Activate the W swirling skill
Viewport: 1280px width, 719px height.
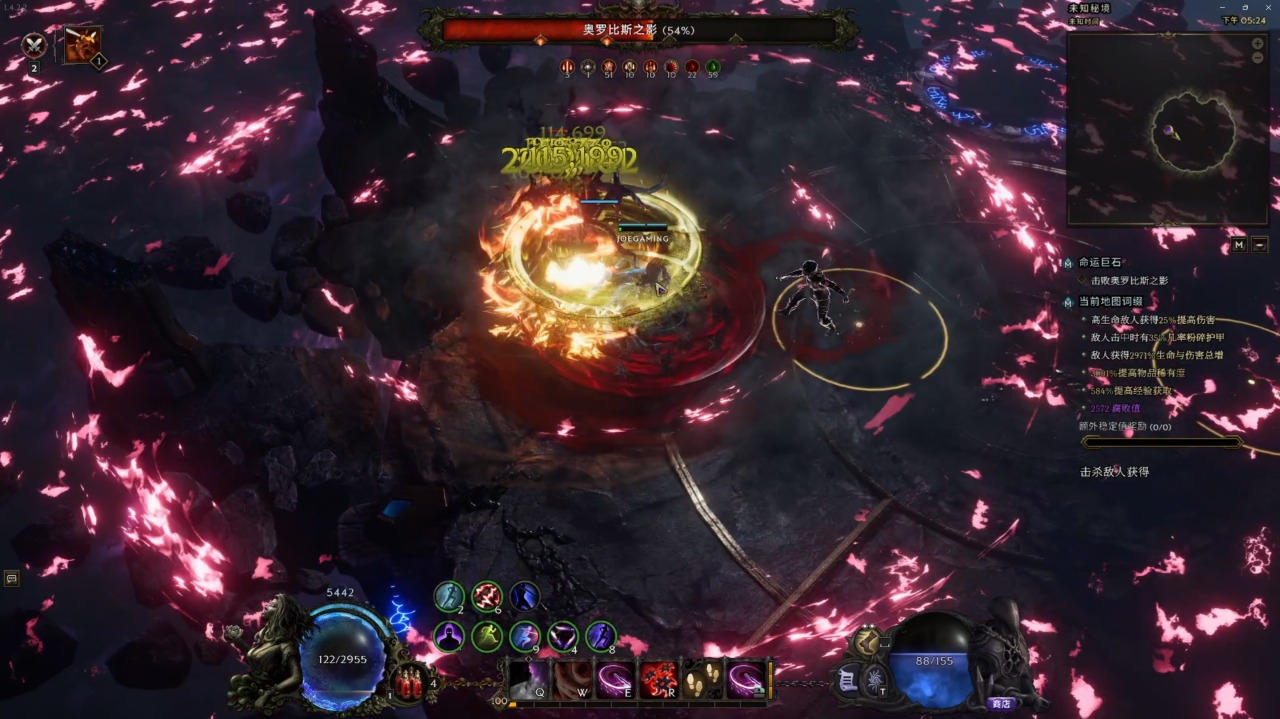(x=571, y=680)
